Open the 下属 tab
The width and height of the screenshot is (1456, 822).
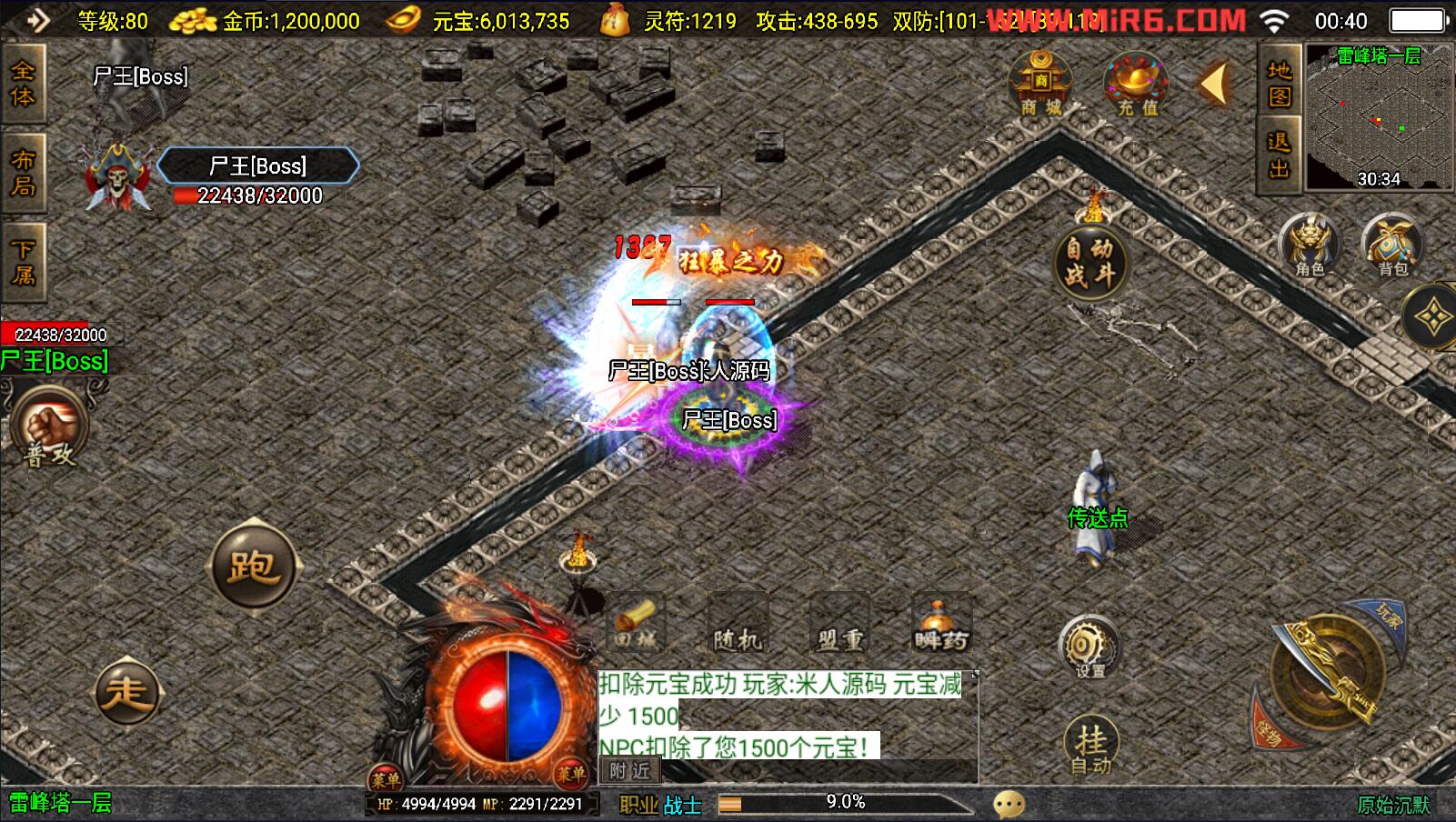tap(23, 262)
